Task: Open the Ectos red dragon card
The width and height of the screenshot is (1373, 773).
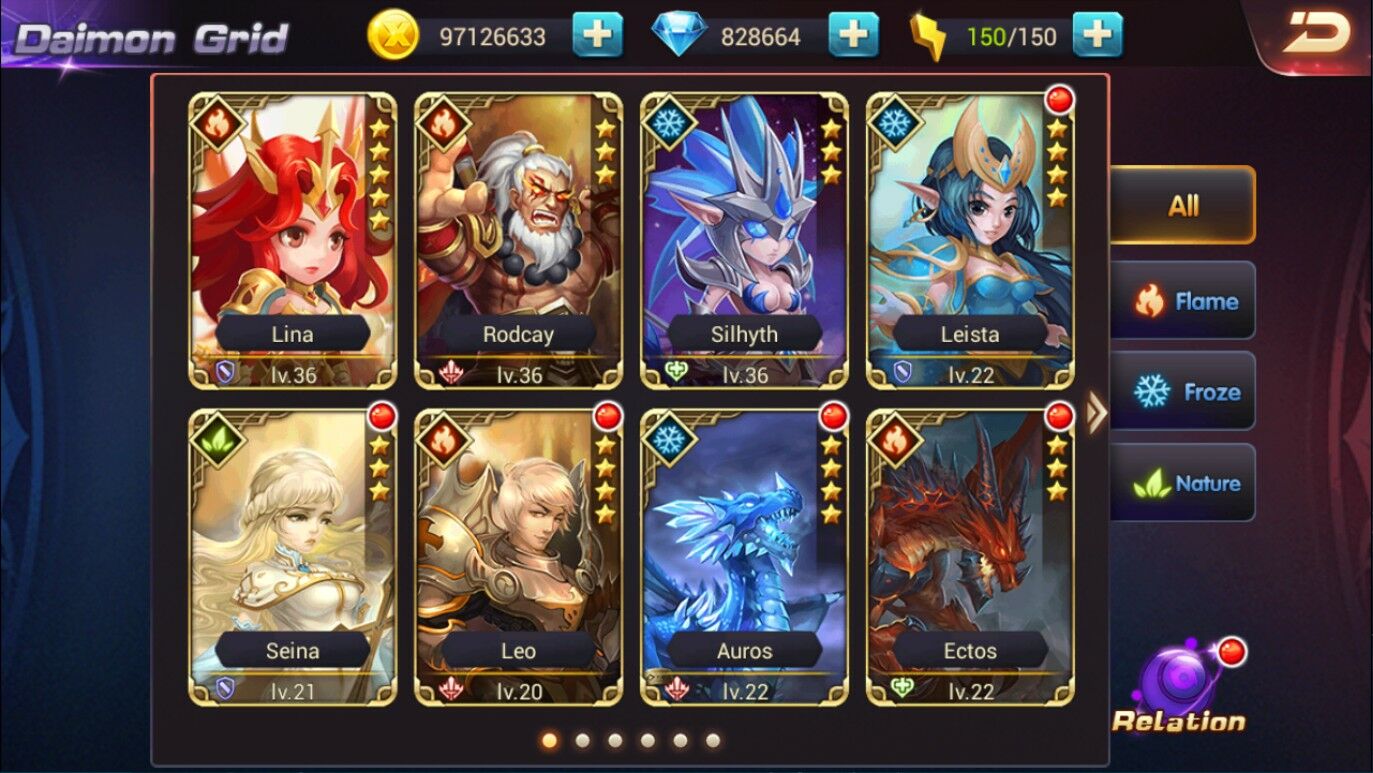Action: [x=970, y=556]
